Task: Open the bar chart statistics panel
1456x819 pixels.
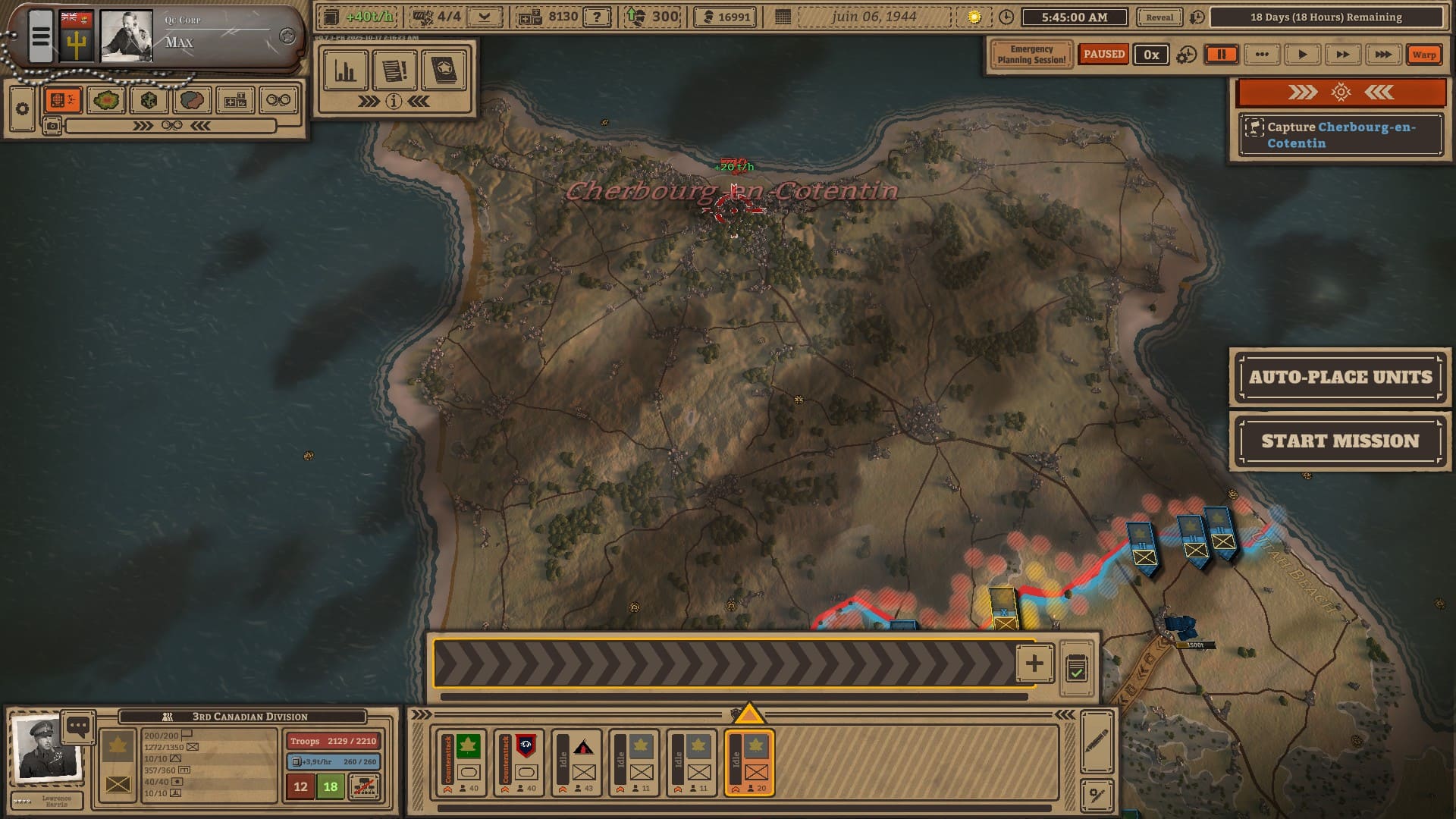Action: point(346,71)
